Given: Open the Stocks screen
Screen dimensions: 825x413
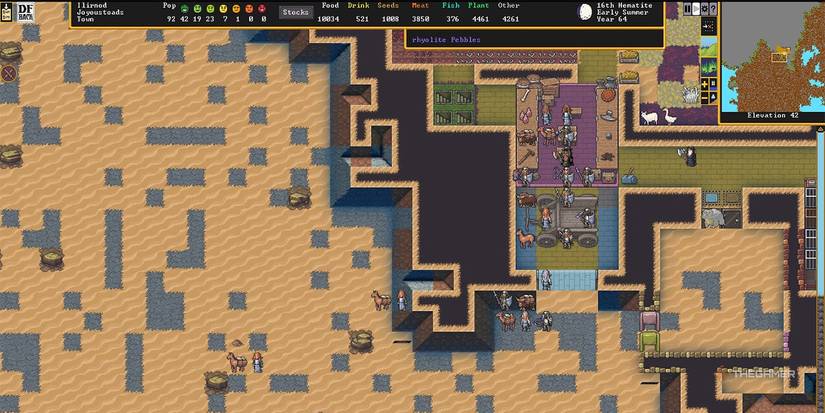Looking at the screenshot, I should click(x=295, y=12).
